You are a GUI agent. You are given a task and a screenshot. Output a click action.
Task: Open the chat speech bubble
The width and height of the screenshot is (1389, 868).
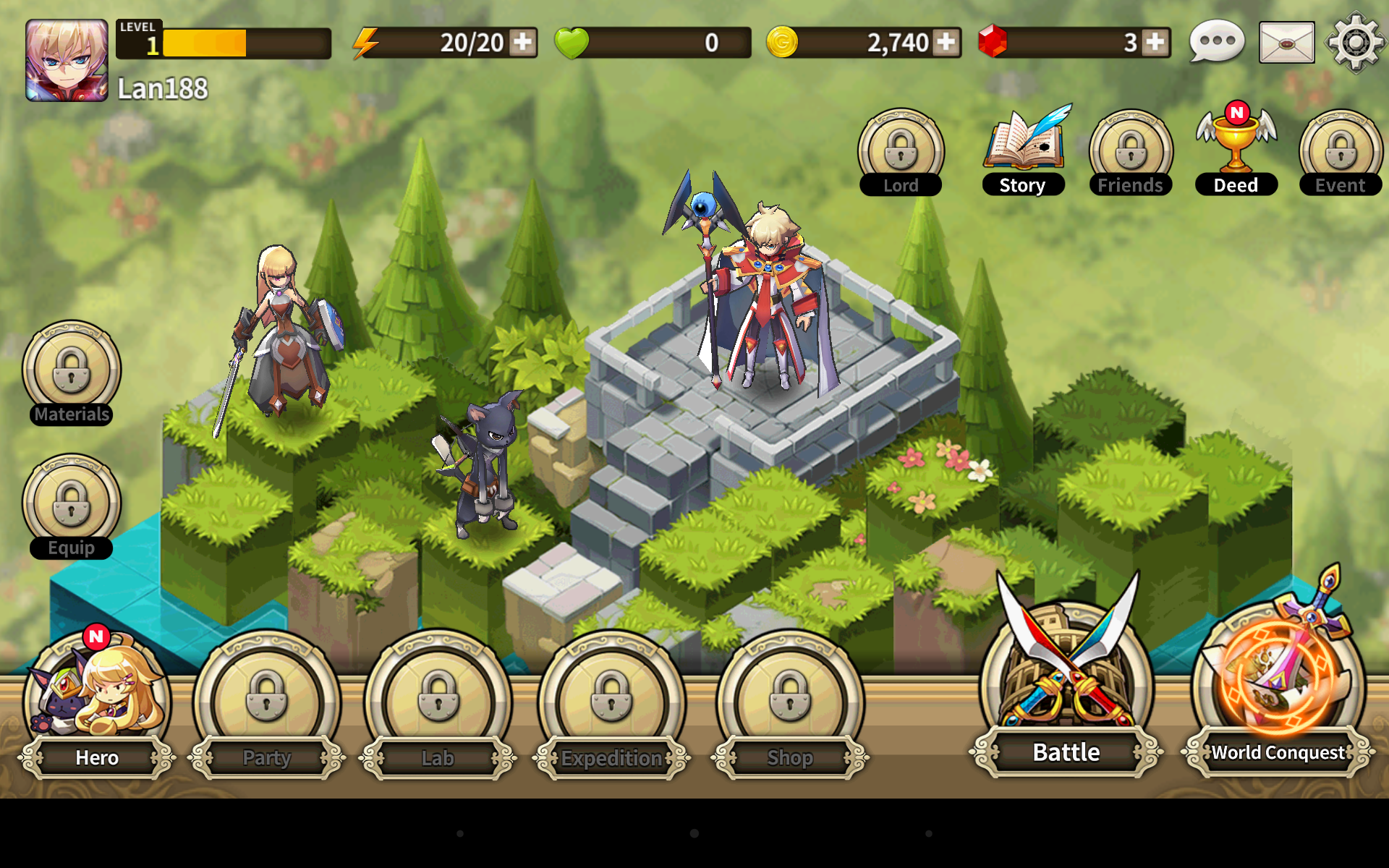[x=1217, y=43]
